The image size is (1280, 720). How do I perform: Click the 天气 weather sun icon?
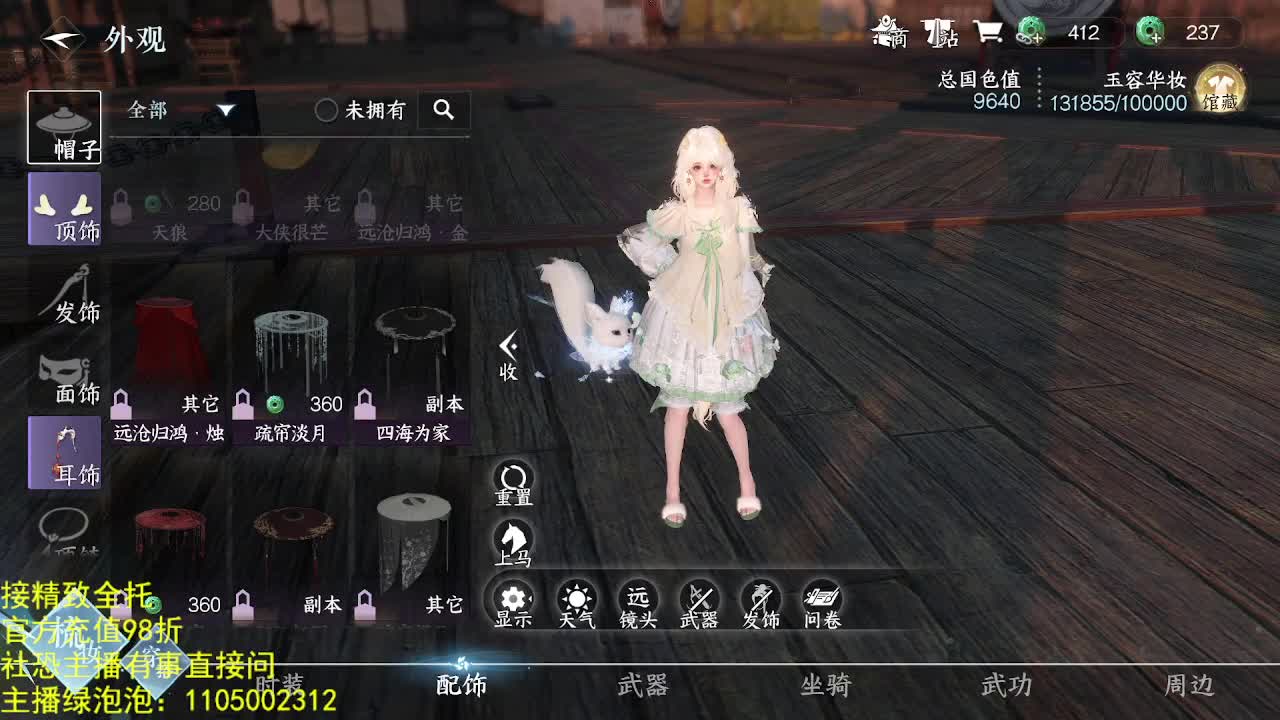point(573,601)
